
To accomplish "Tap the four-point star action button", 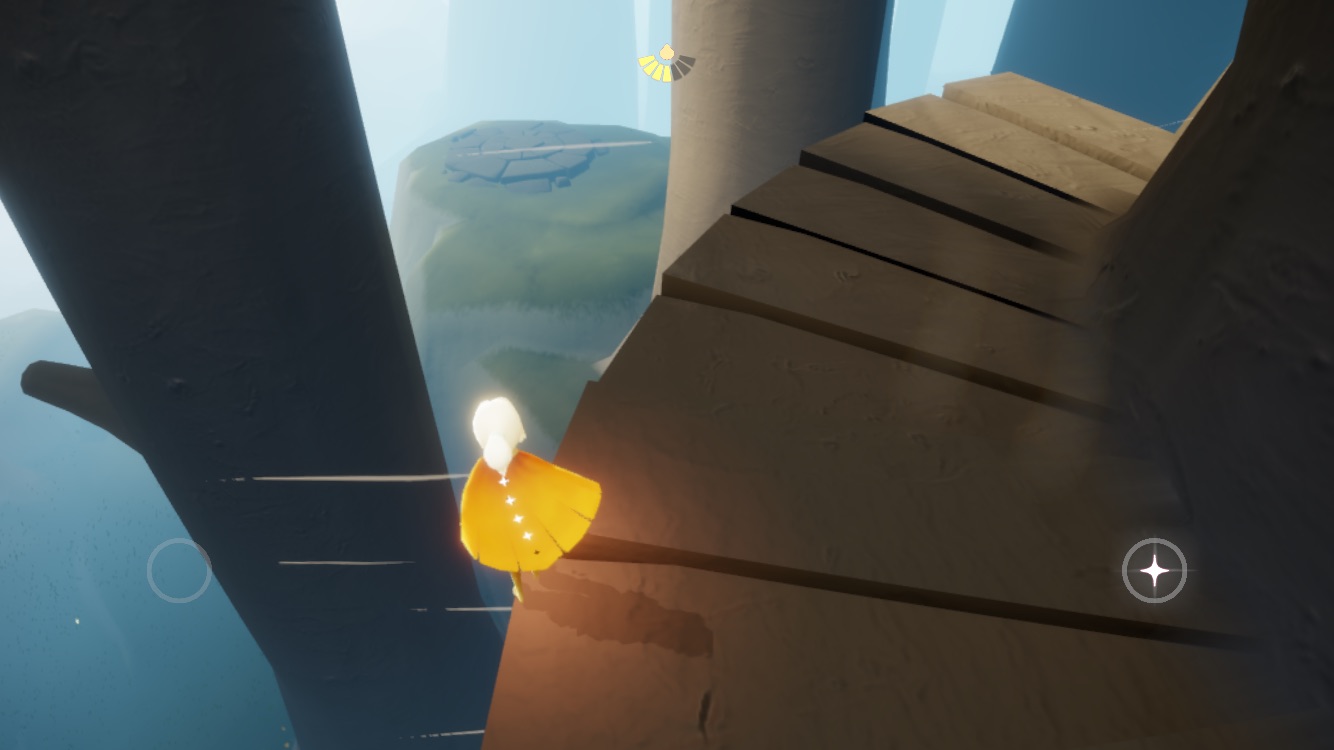I will [1154, 571].
